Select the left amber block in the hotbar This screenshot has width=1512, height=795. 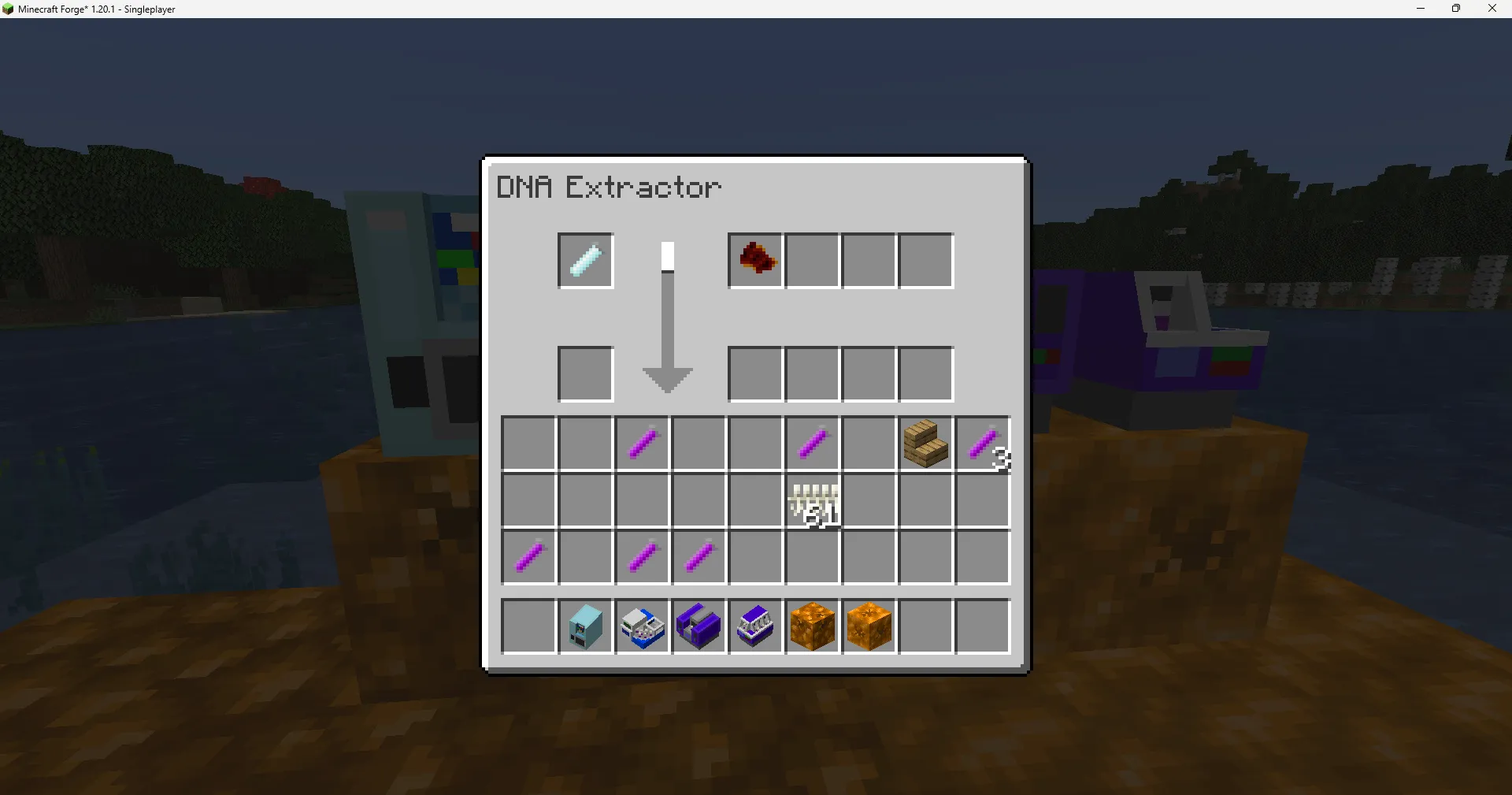[813, 626]
